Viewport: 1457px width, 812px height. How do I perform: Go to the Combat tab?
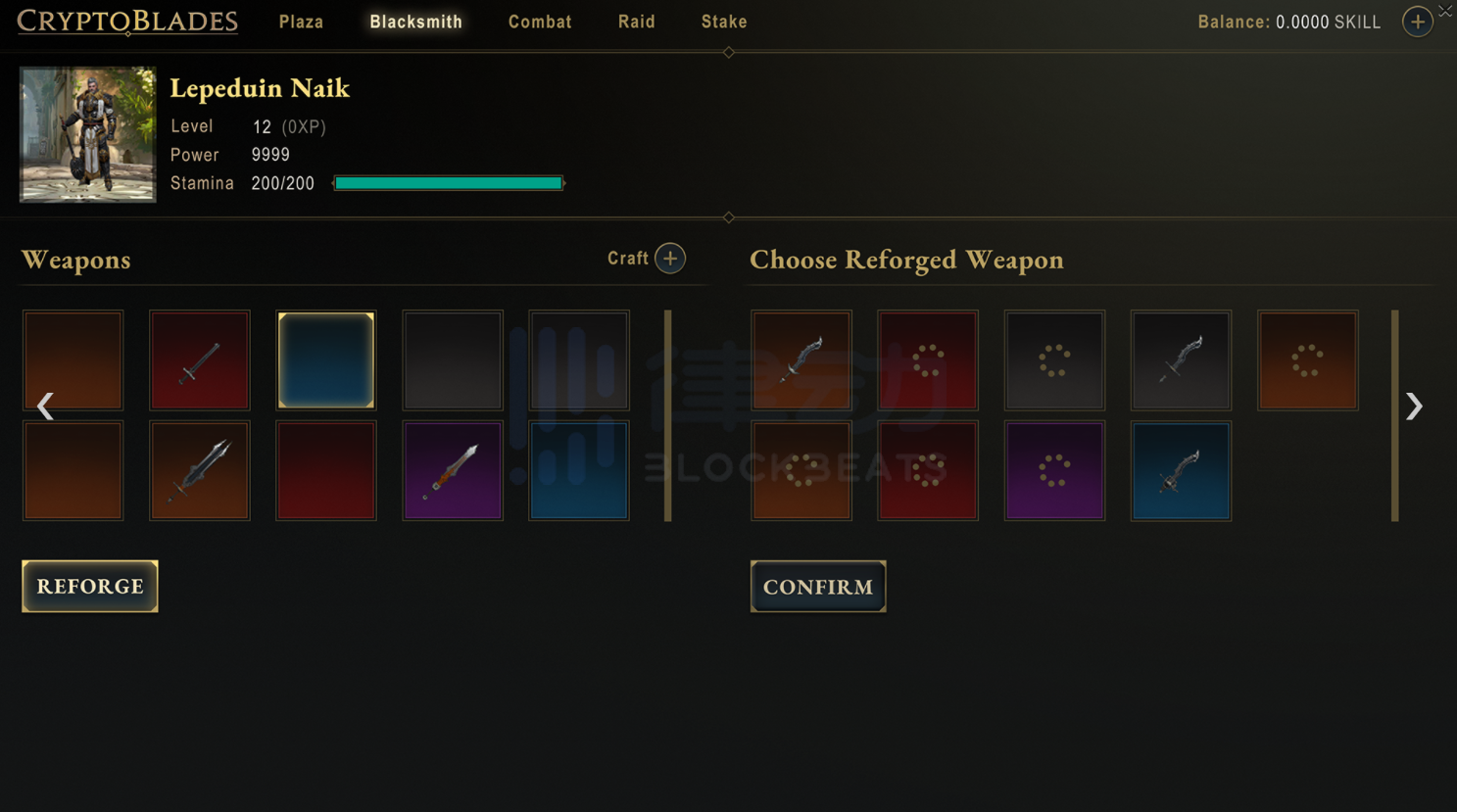point(540,22)
